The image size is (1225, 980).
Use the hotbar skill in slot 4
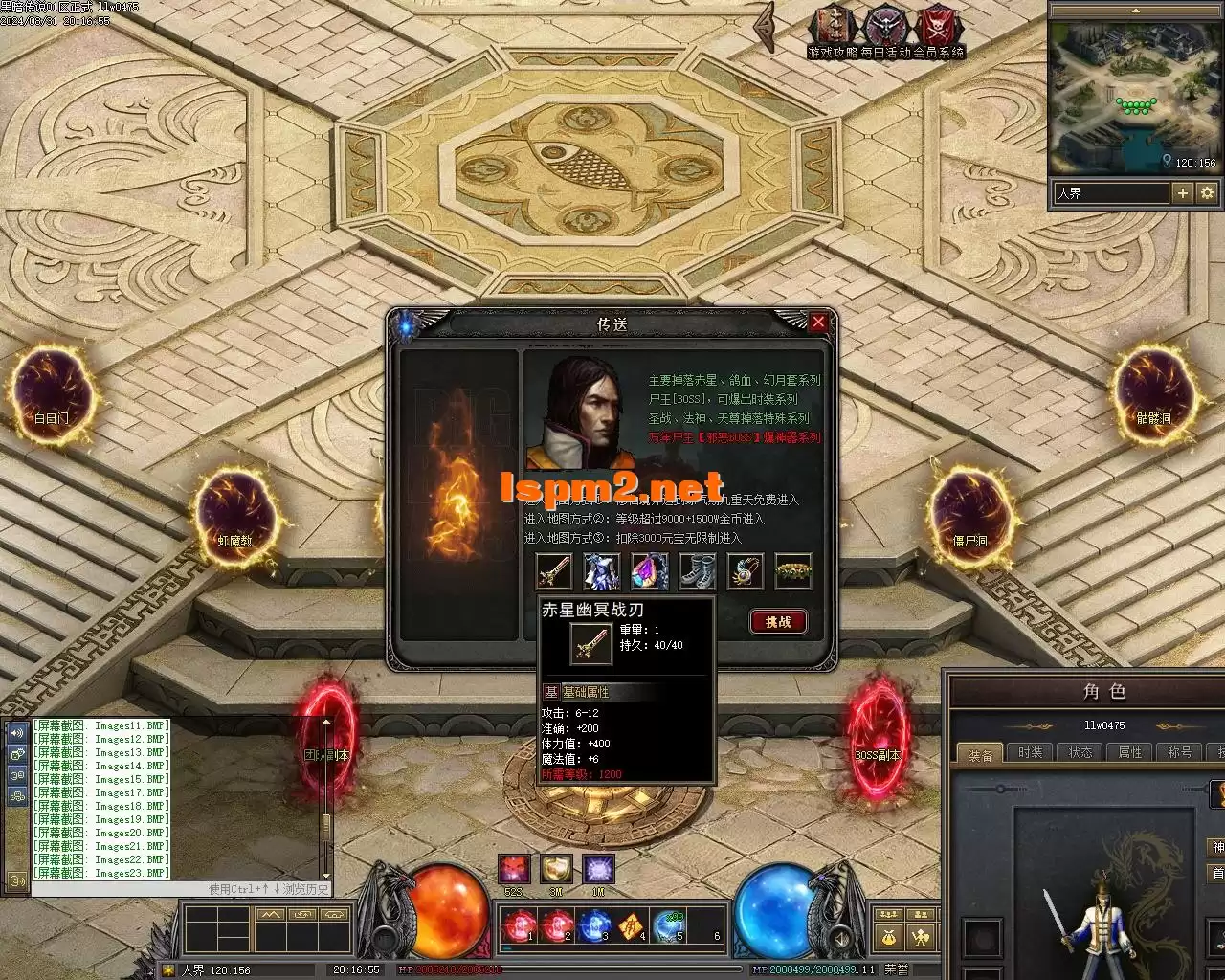pyautogui.click(x=631, y=926)
